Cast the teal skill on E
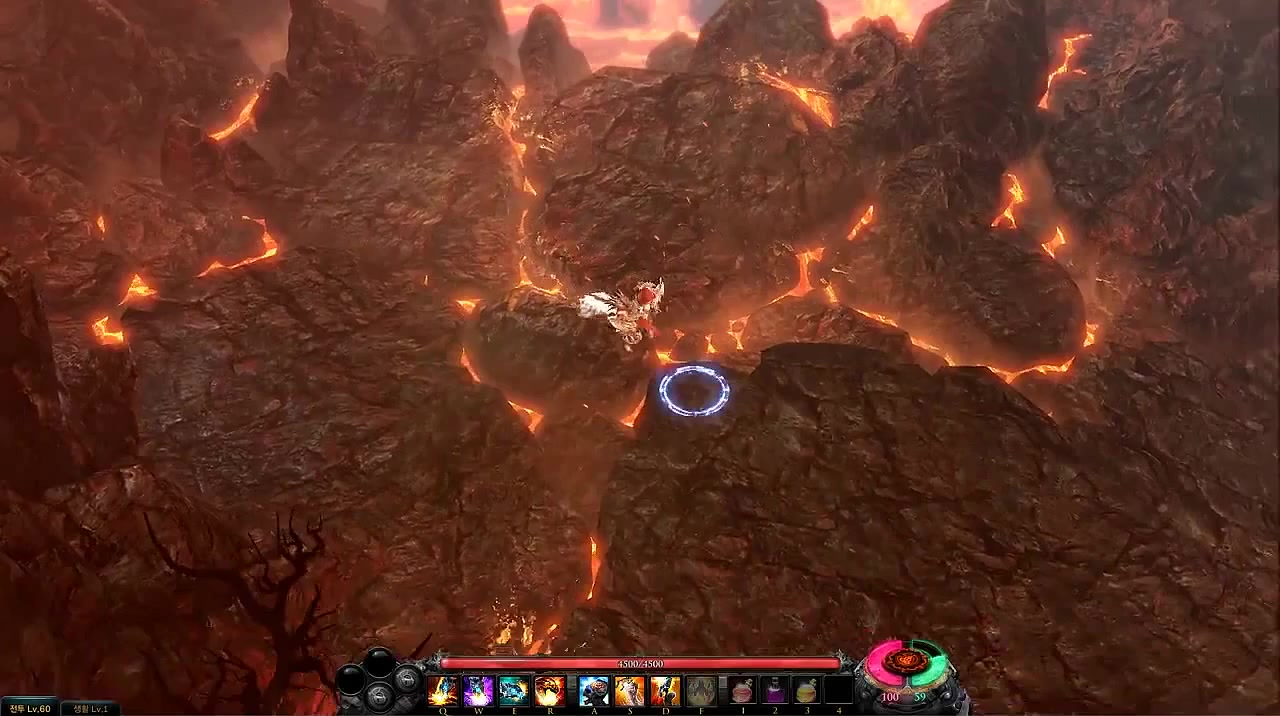 point(514,690)
